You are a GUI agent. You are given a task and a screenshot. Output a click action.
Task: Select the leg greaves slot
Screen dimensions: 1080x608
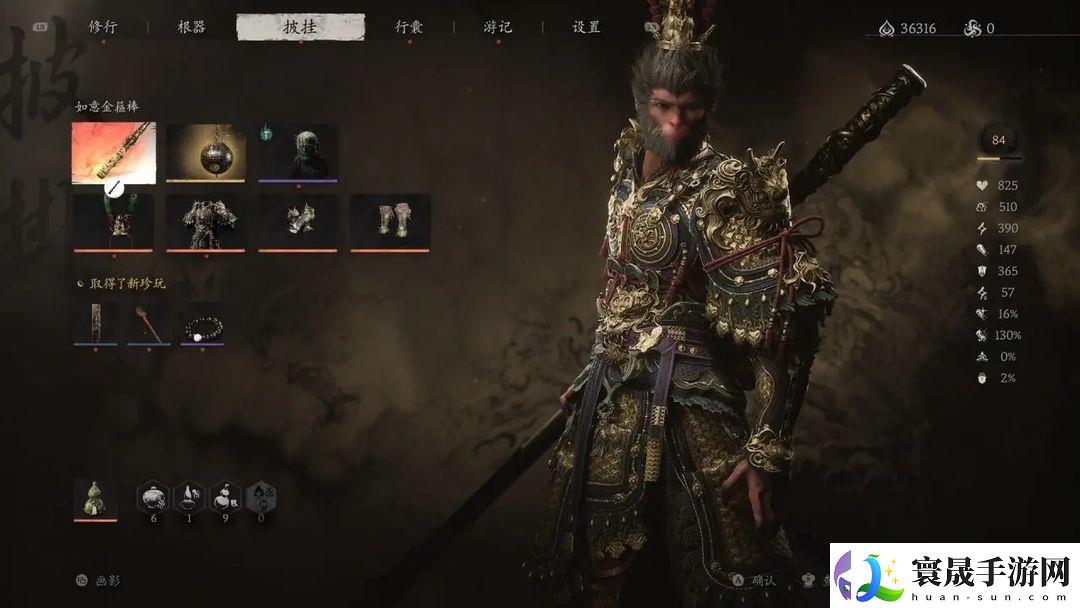pyautogui.click(x=390, y=221)
